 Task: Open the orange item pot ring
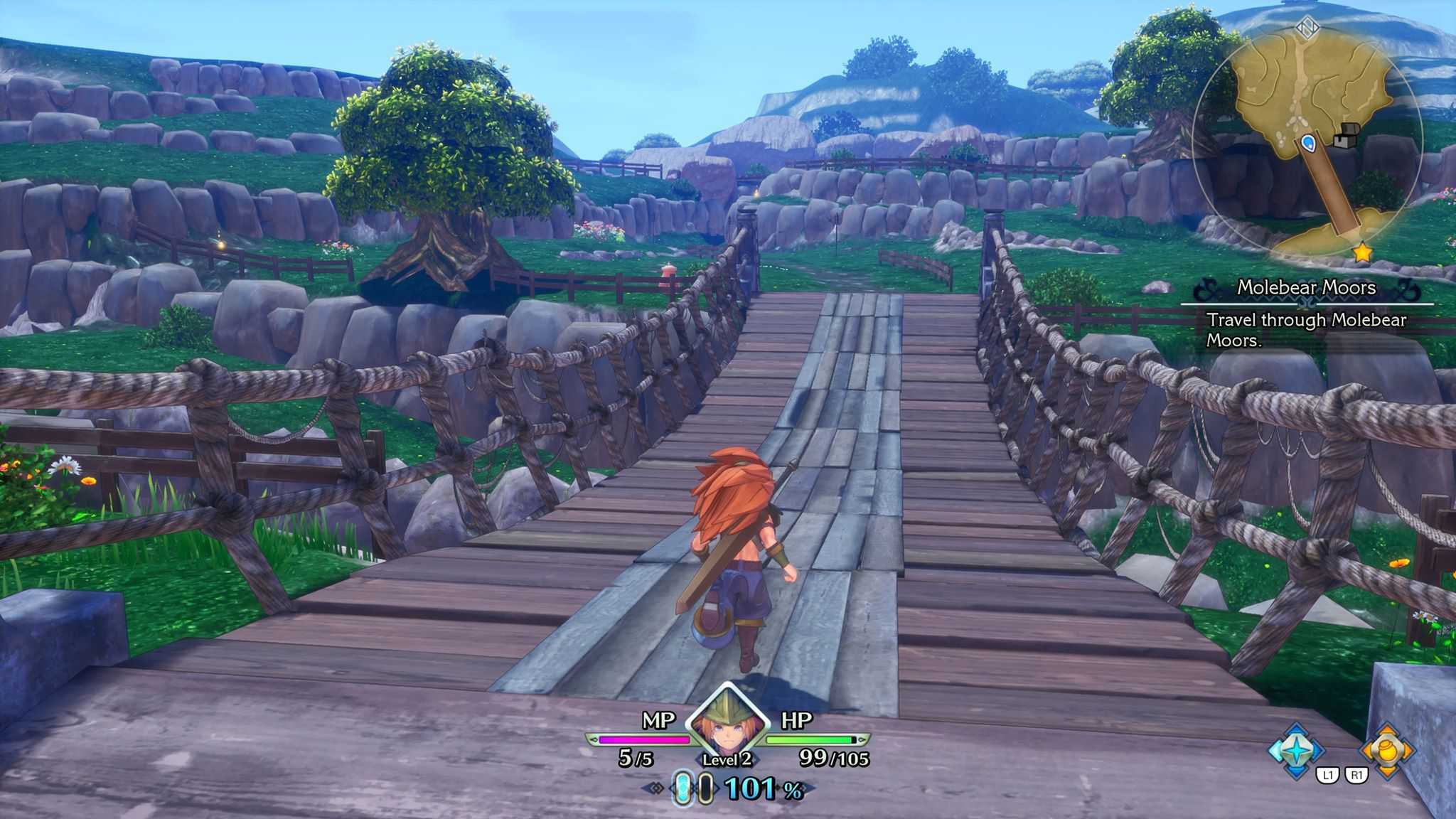click(x=1386, y=751)
